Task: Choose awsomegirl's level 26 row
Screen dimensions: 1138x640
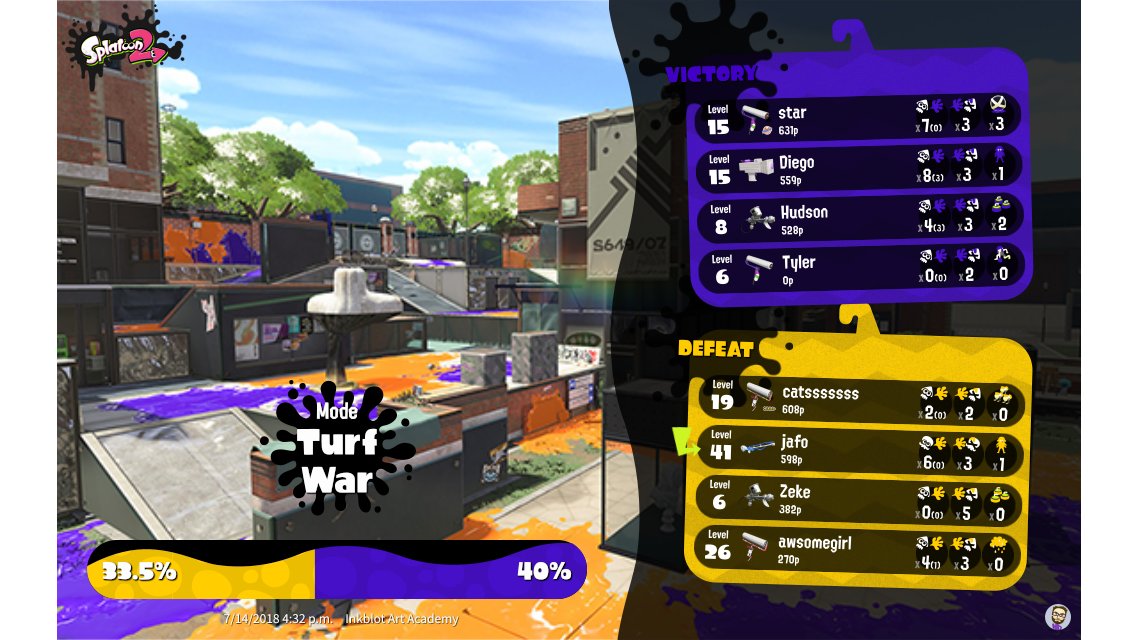Action: (860, 549)
